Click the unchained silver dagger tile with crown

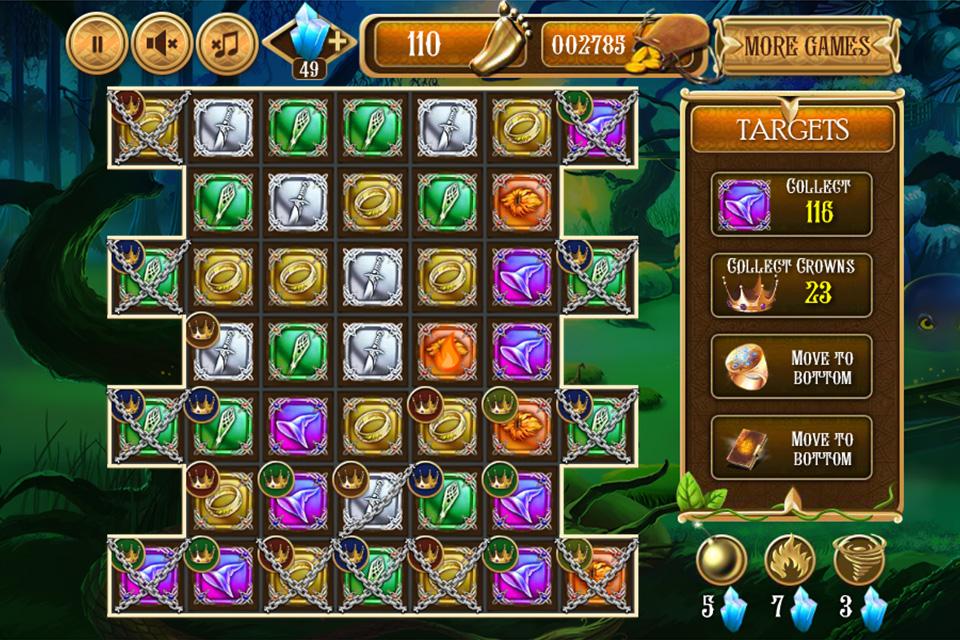[222, 351]
